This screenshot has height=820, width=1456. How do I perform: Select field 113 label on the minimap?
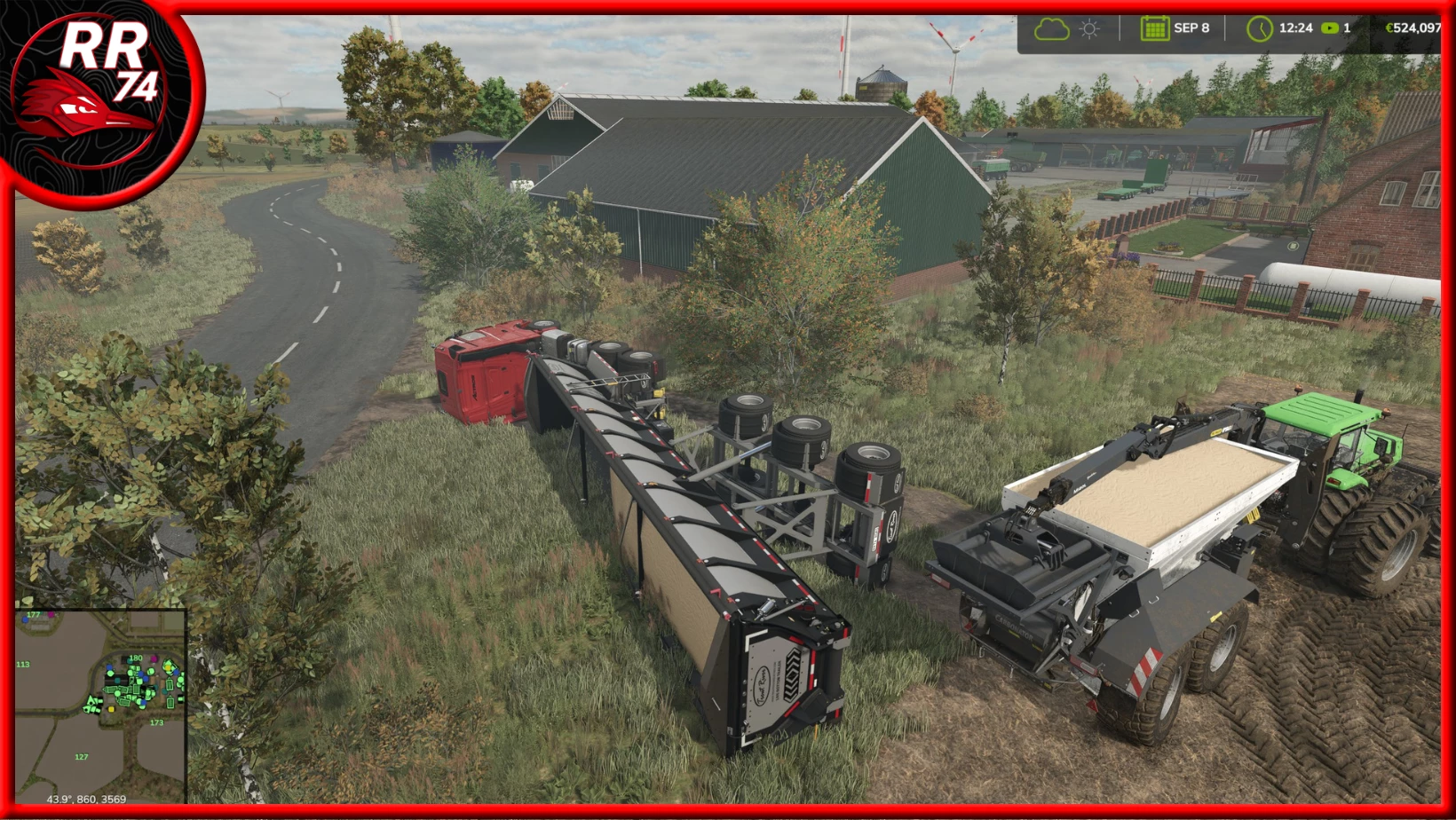pyautogui.click(x=23, y=664)
